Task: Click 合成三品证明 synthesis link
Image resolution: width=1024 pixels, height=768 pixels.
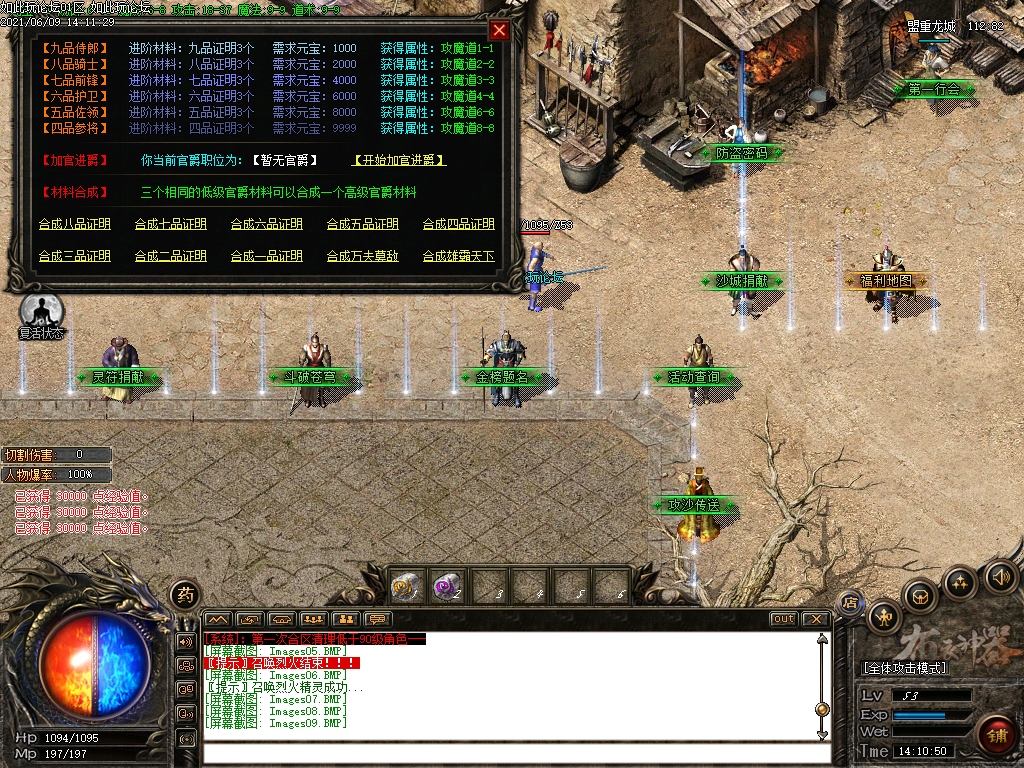Action: tap(74, 256)
